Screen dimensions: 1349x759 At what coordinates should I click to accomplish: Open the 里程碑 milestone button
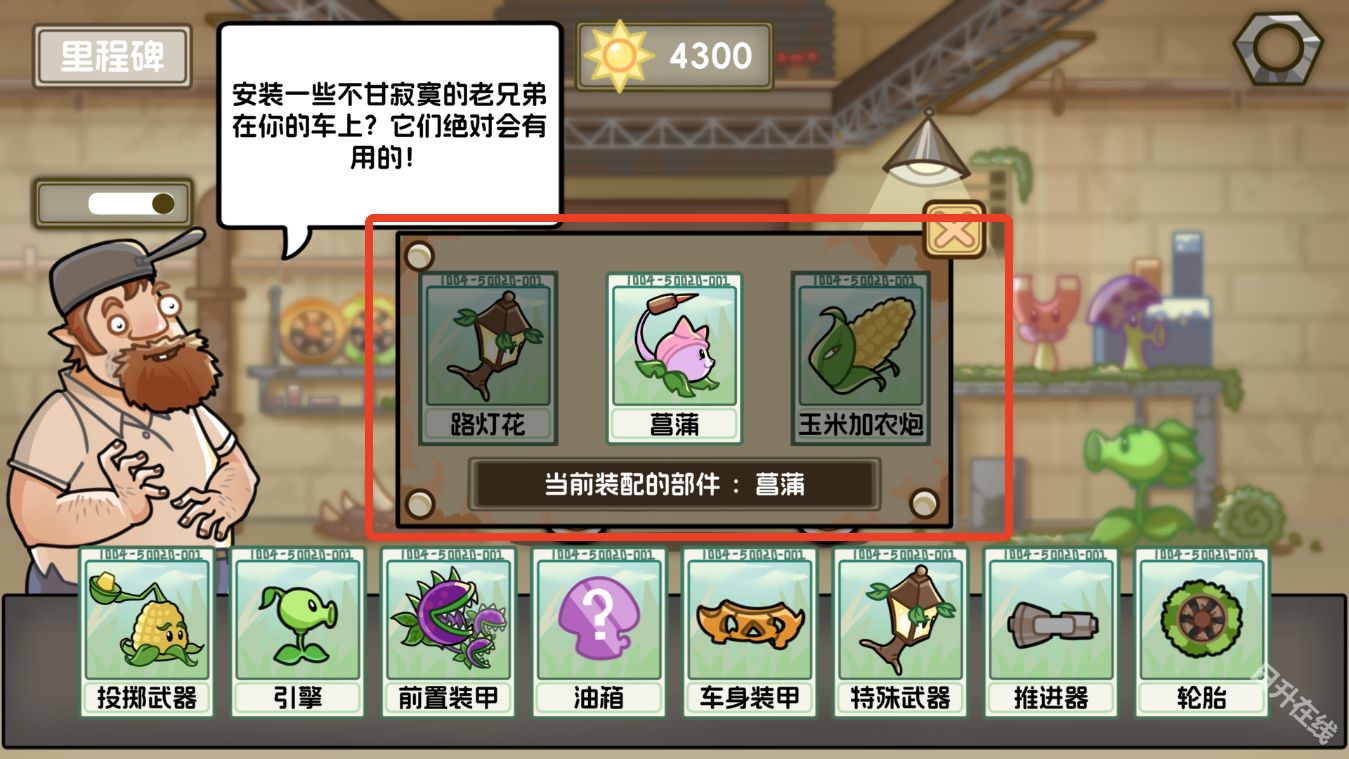pyautogui.click(x=111, y=55)
